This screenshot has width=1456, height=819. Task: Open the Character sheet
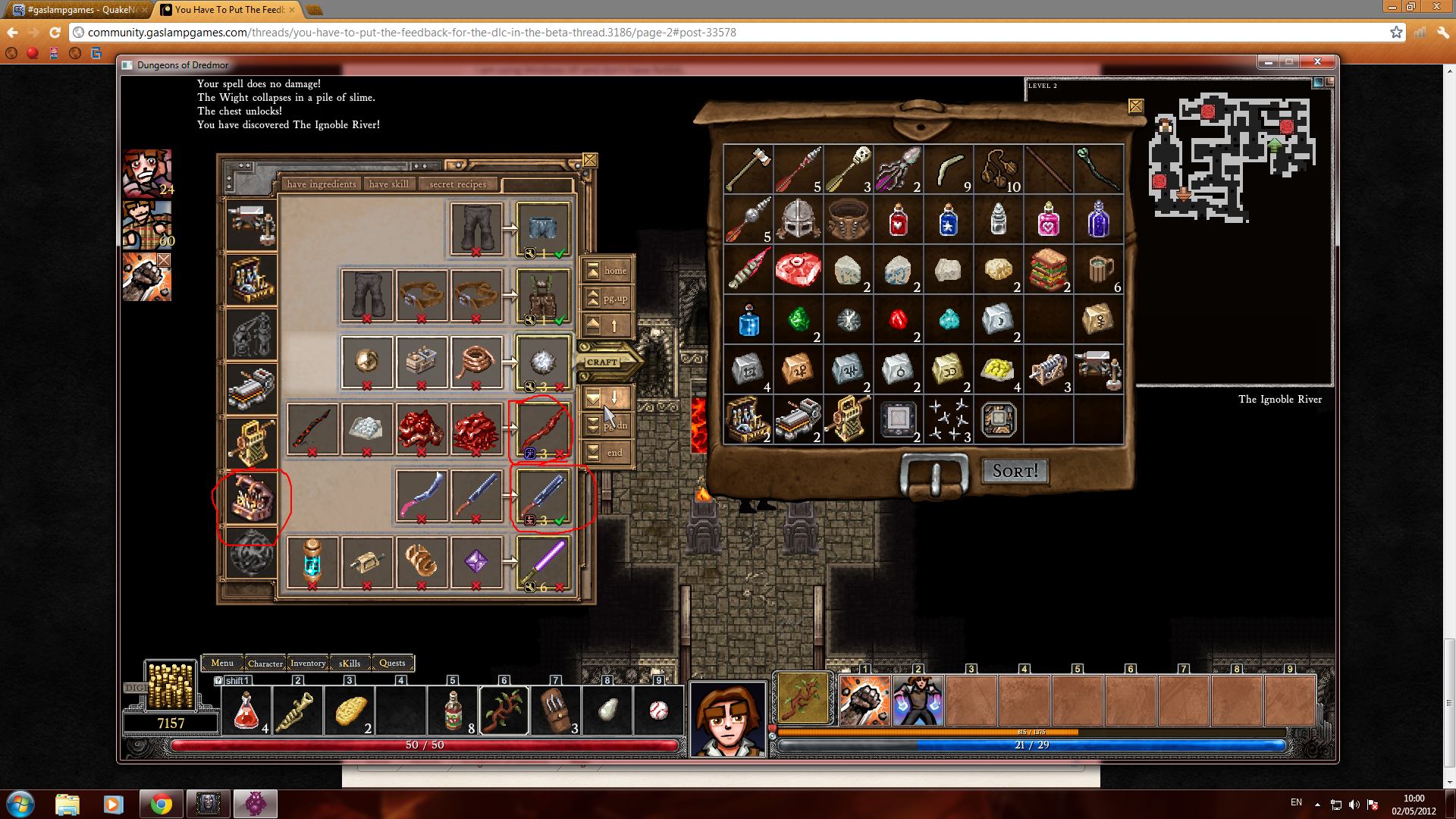click(x=265, y=663)
